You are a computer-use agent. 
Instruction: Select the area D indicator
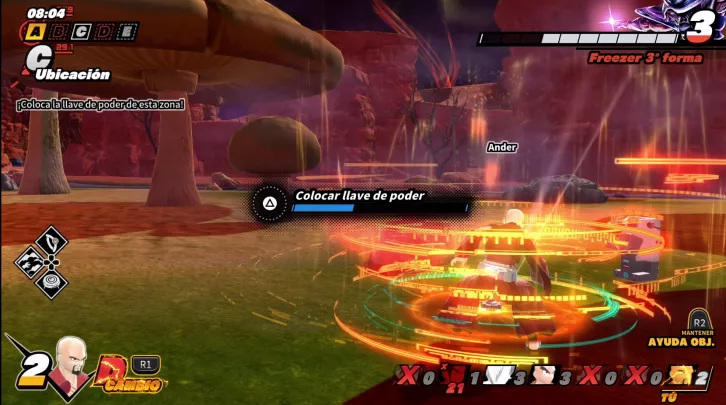click(x=103, y=31)
